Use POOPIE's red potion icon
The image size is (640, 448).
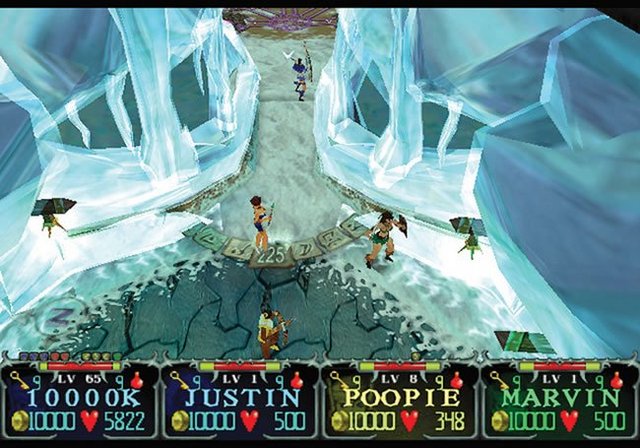click(x=457, y=380)
